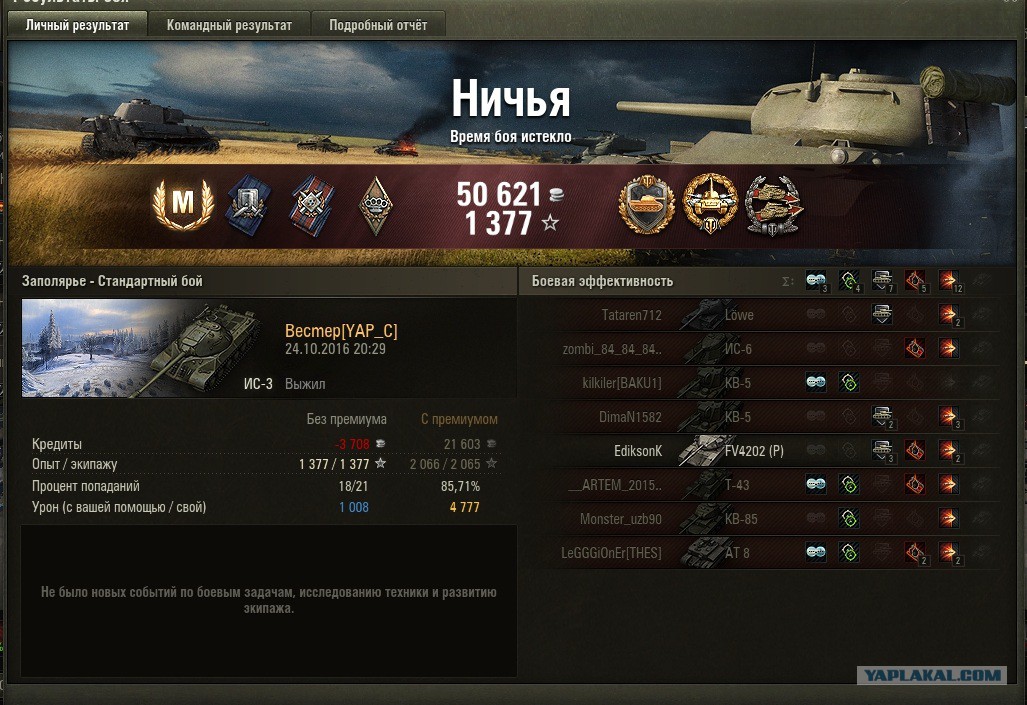Click the ИС-3 tank thumbnail

150,348
